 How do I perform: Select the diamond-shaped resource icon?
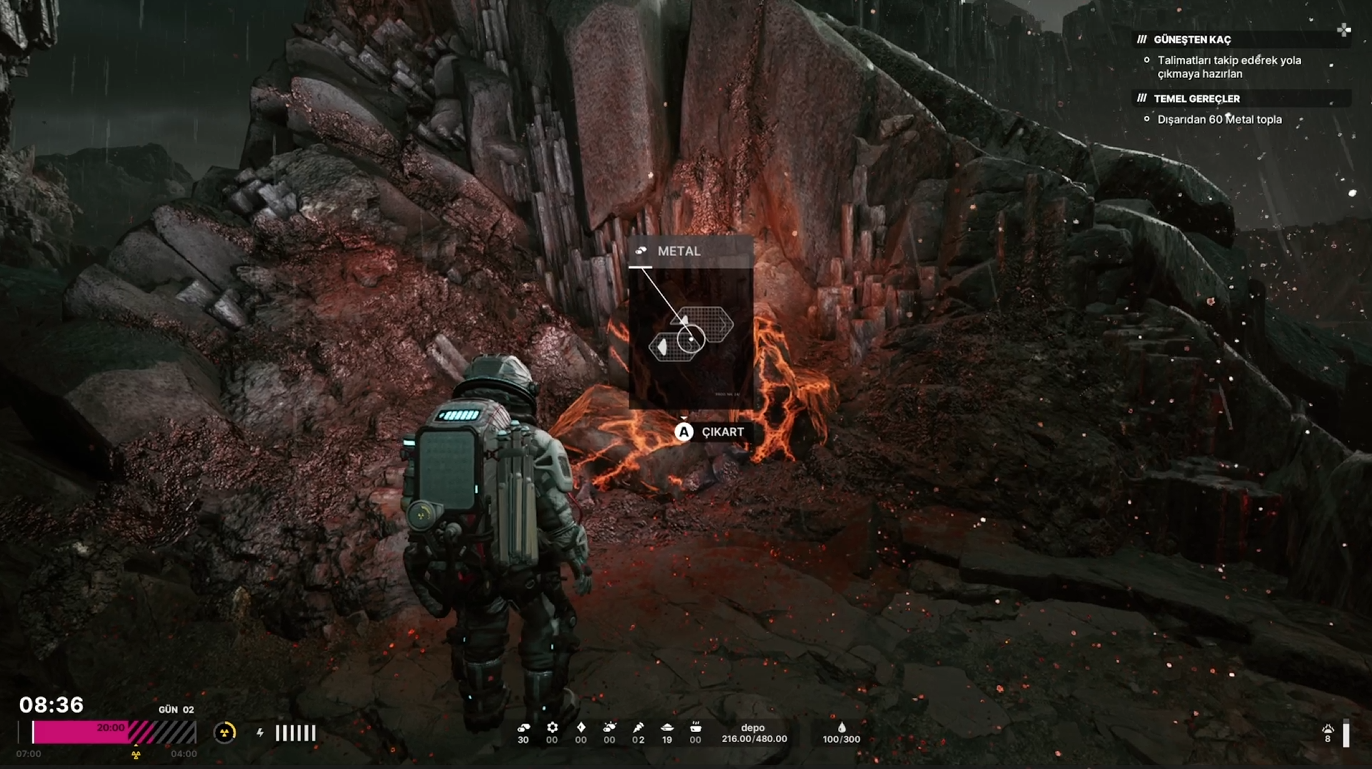pyautogui.click(x=581, y=728)
